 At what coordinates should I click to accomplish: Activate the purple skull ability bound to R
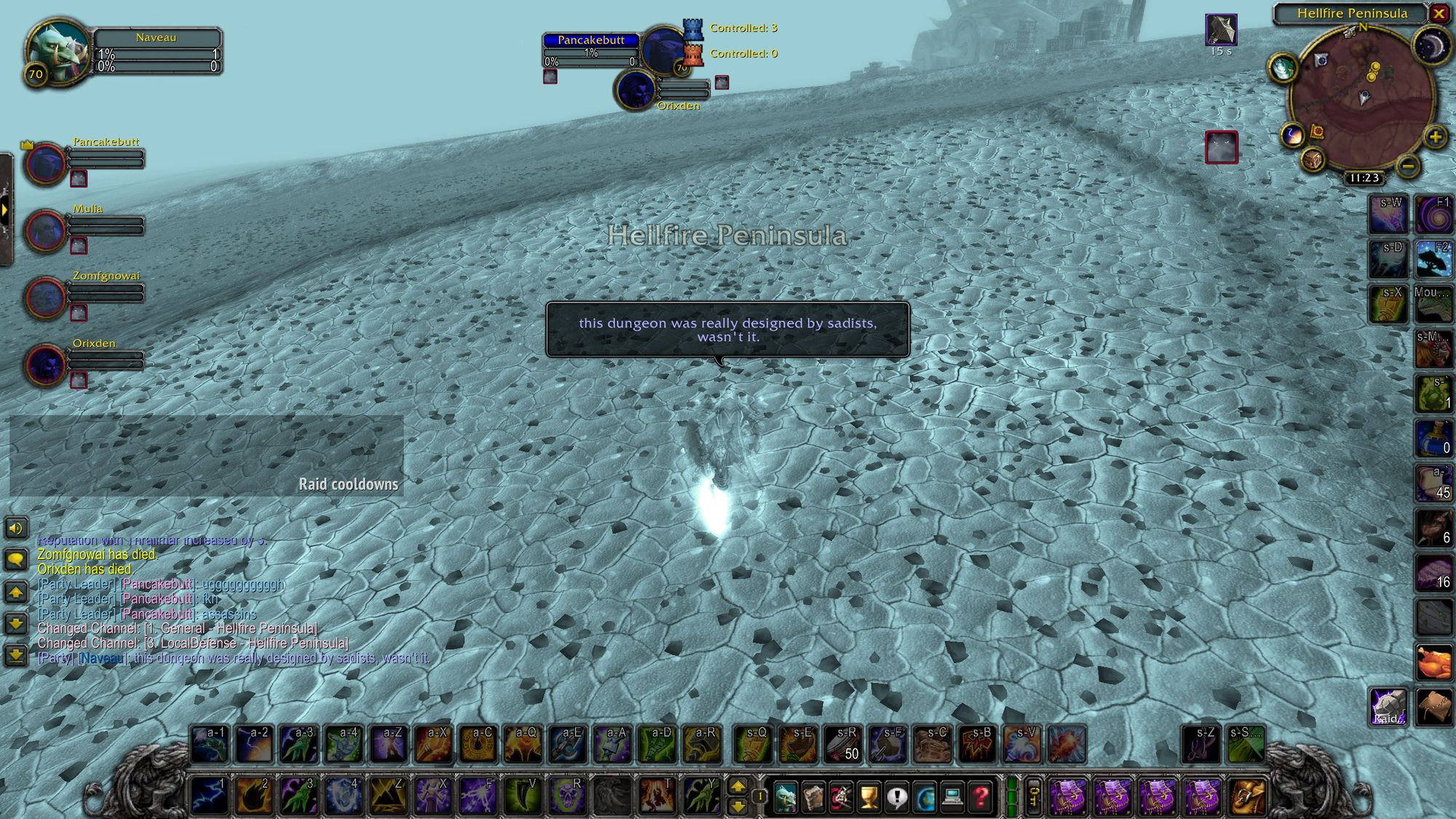coord(567,795)
